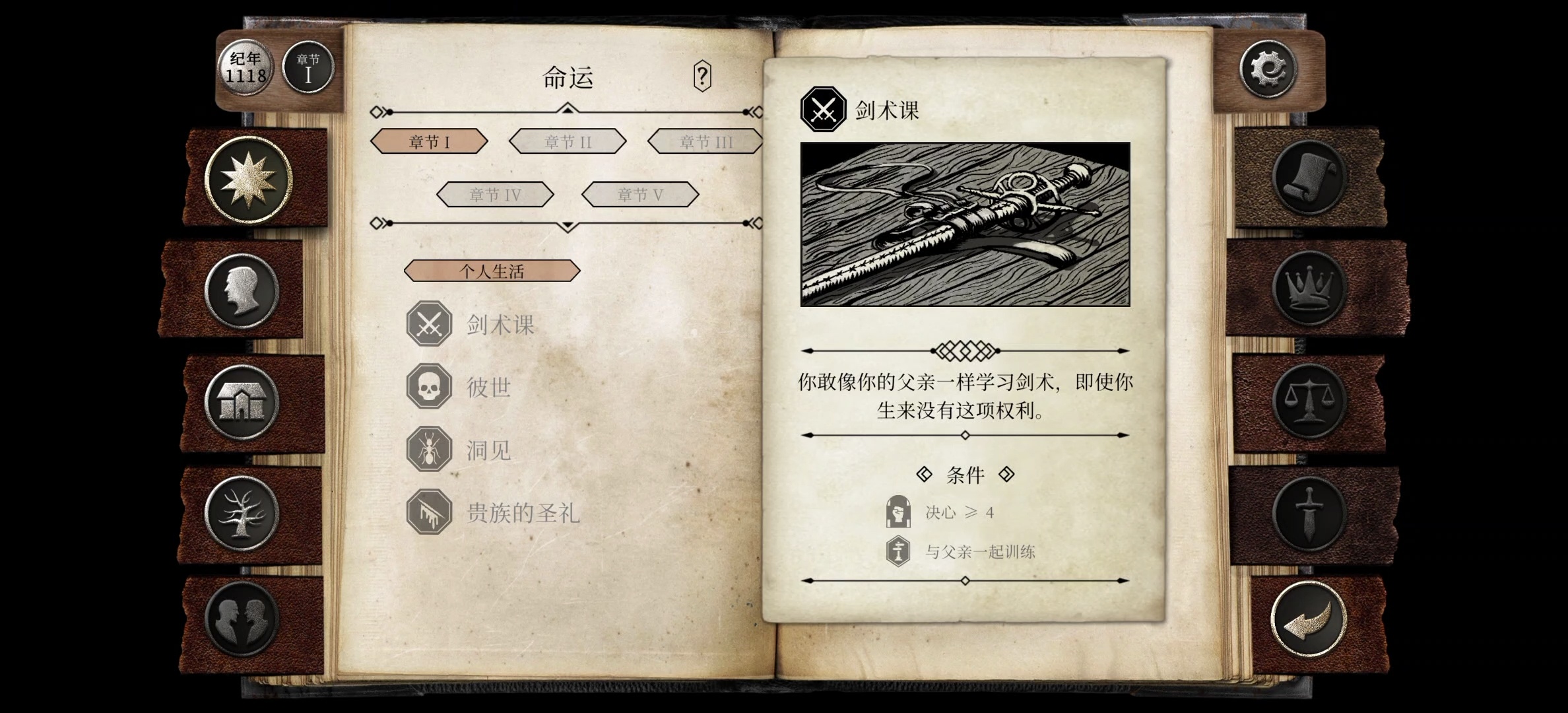
Task: Switch to the 章节 II tab
Action: 567,141
